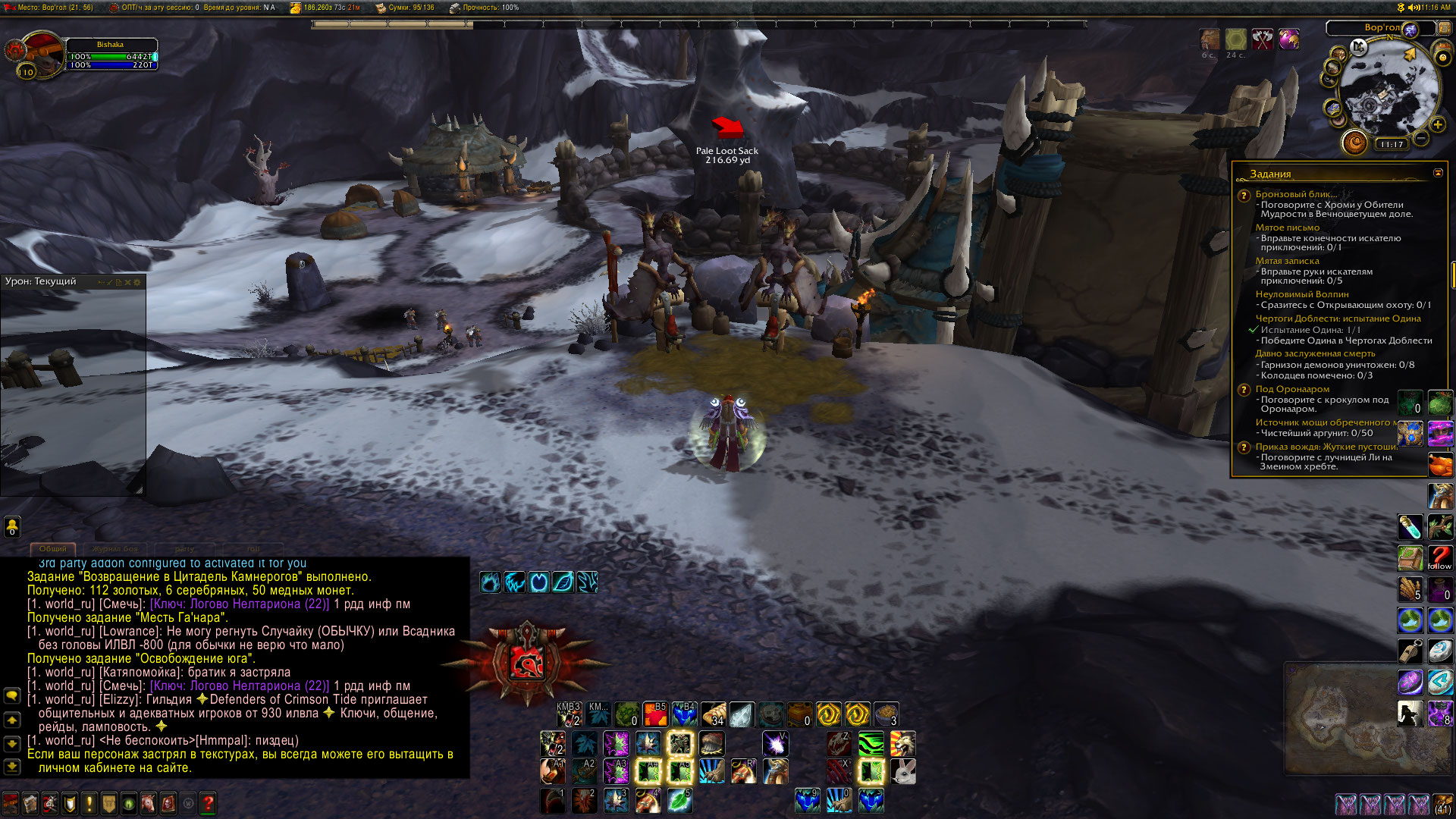Open the red question mark help button
The height and width of the screenshot is (819, 1456).
[208, 803]
